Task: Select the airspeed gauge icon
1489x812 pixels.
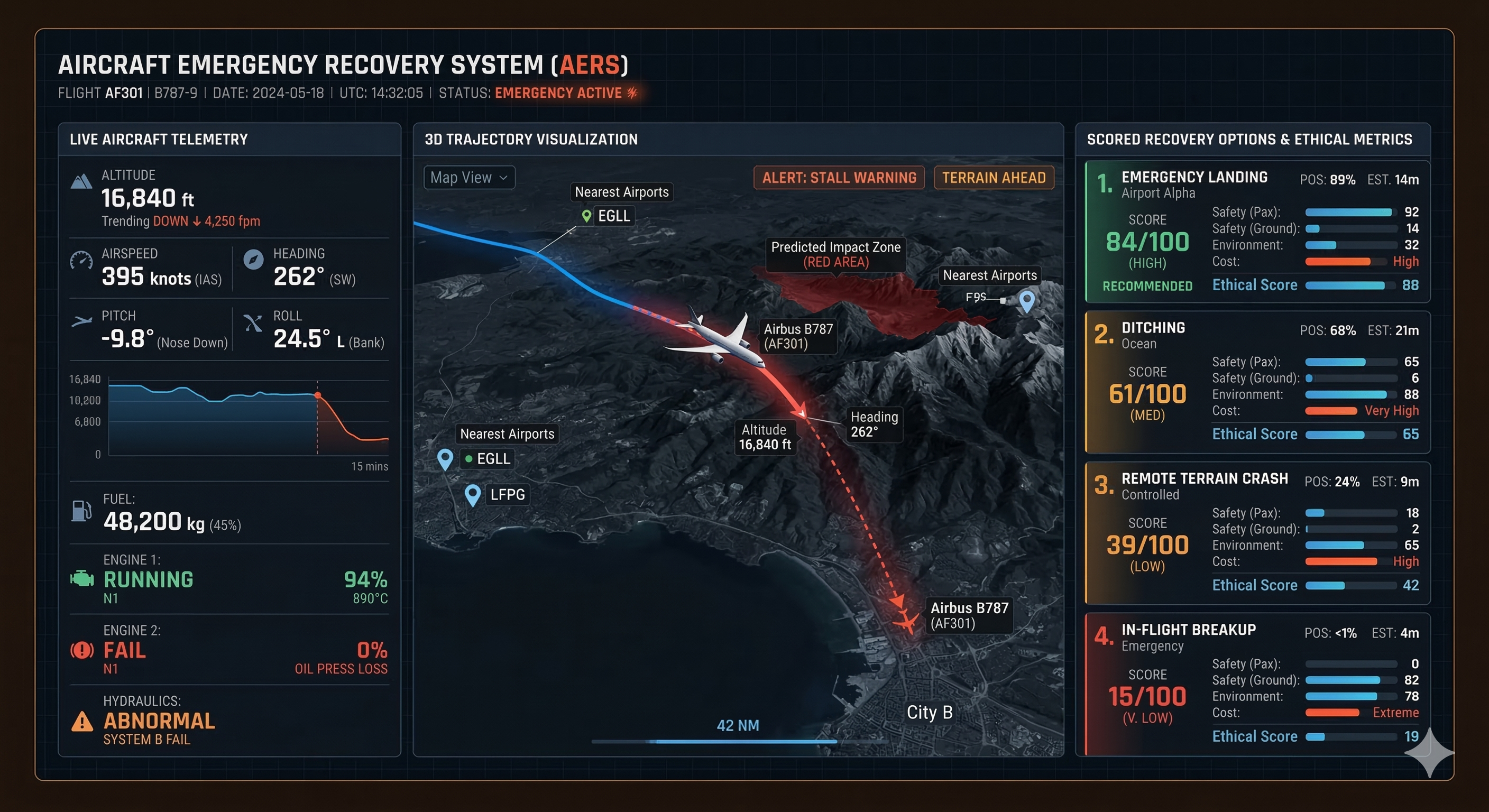Action: [82, 261]
